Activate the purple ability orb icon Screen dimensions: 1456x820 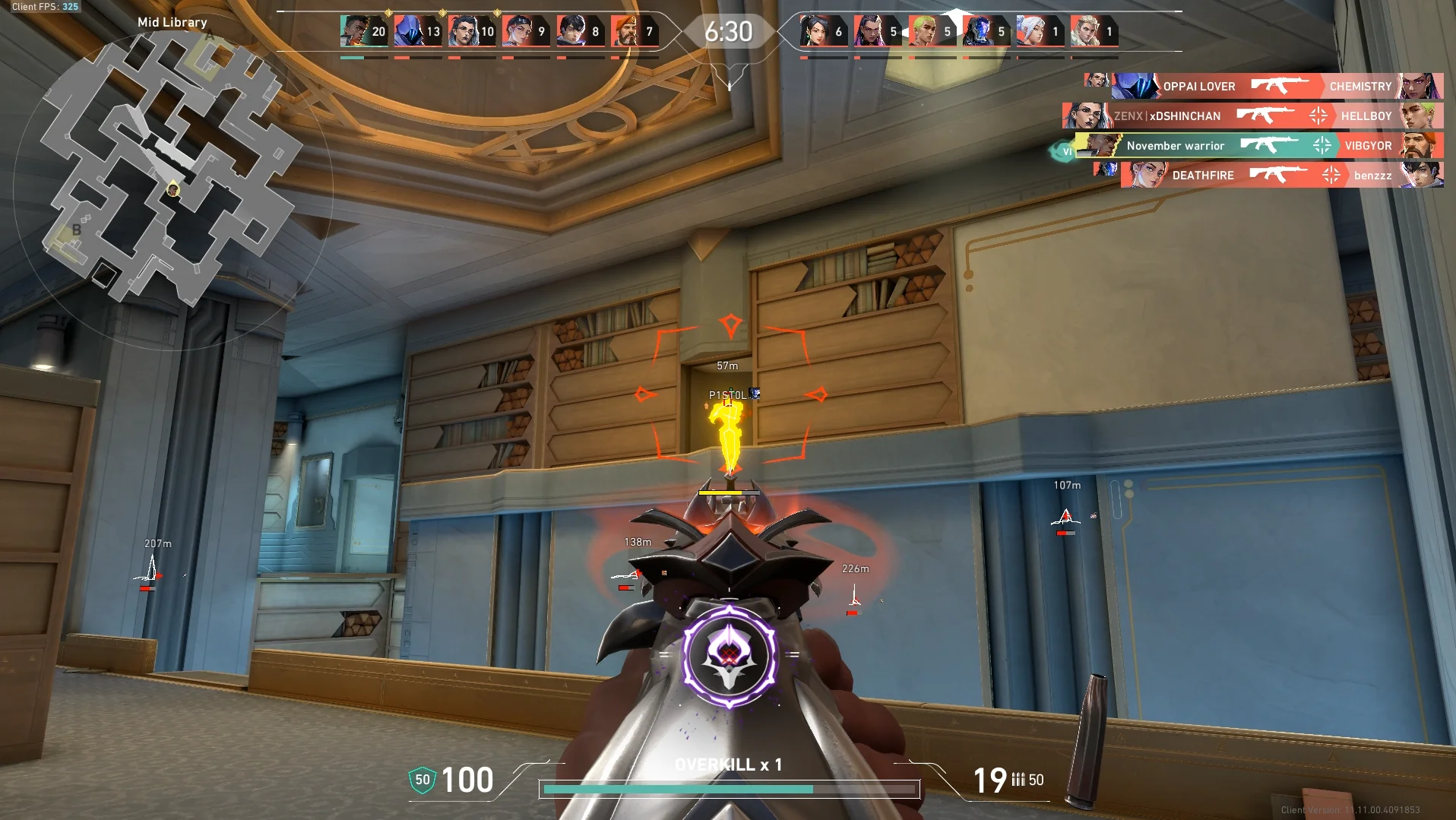pyautogui.click(x=730, y=655)
